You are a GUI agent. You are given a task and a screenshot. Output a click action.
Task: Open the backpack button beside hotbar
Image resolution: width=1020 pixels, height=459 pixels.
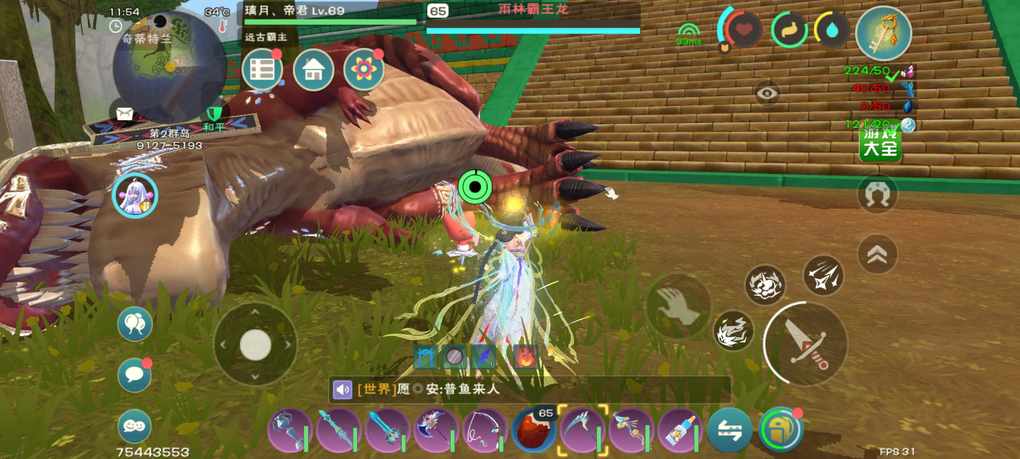point(780,430)
